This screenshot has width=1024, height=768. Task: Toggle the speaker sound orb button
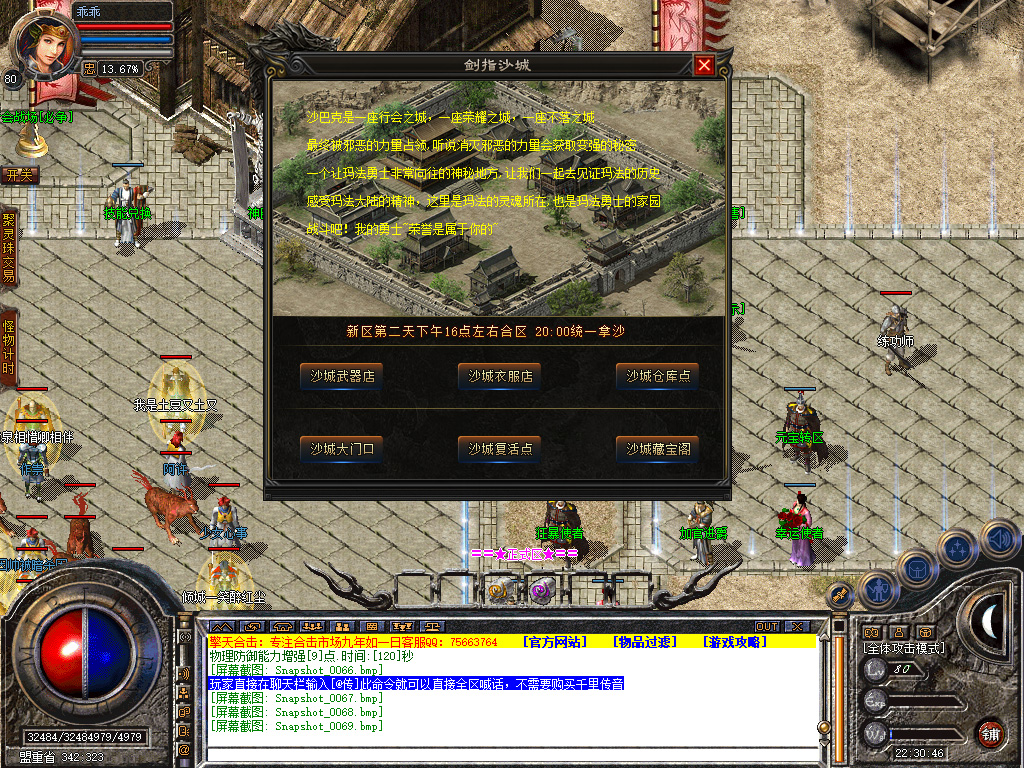click(x=1000, y=539)
